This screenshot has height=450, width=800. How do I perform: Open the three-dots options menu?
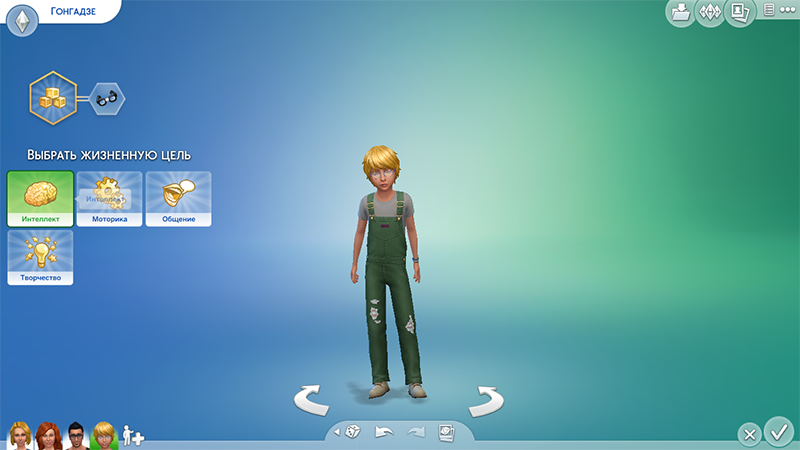789,9
